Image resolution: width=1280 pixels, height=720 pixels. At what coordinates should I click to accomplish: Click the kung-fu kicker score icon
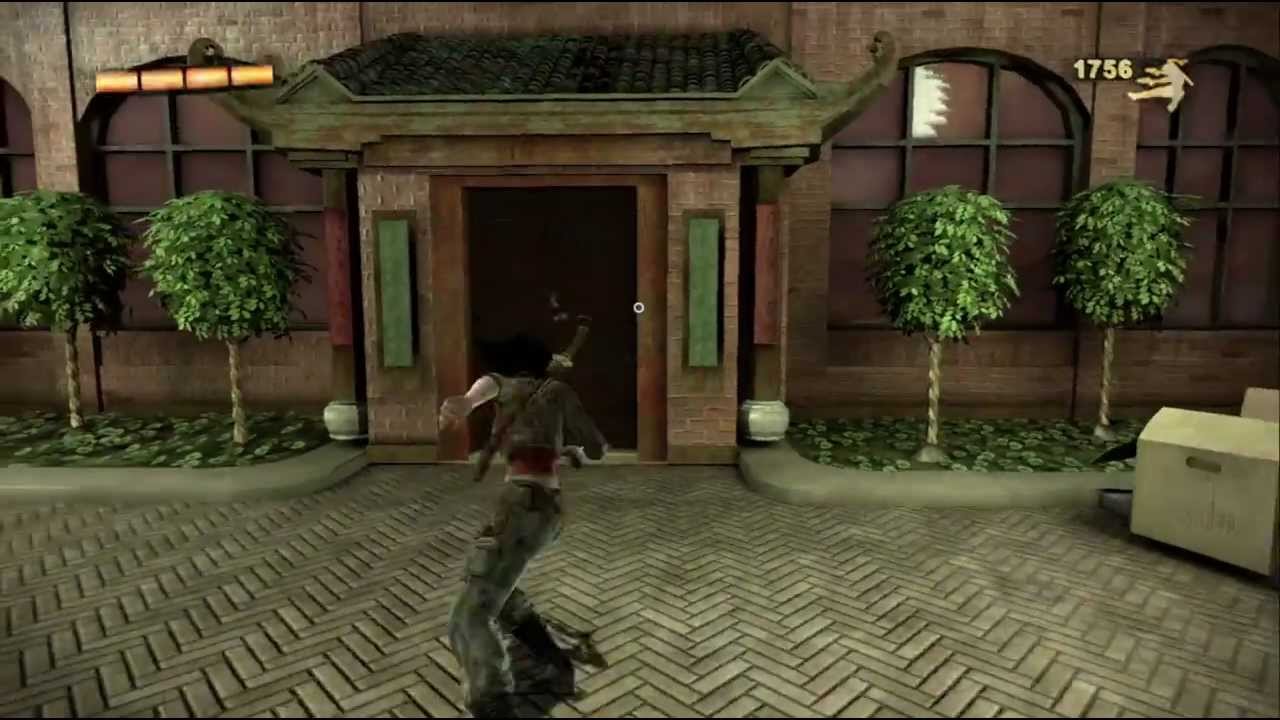pos(1168,78)
